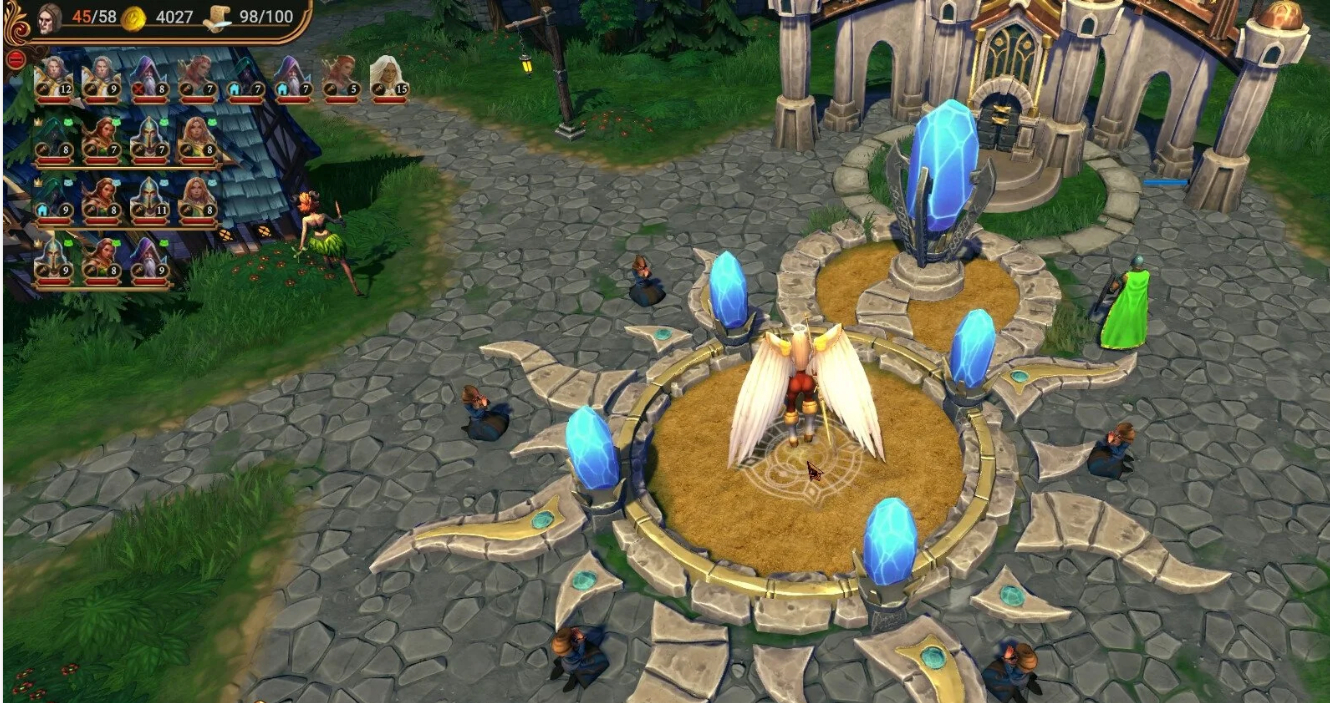
Task: Choose the wizard portrait marked with red X
Action: coord(148,78)
